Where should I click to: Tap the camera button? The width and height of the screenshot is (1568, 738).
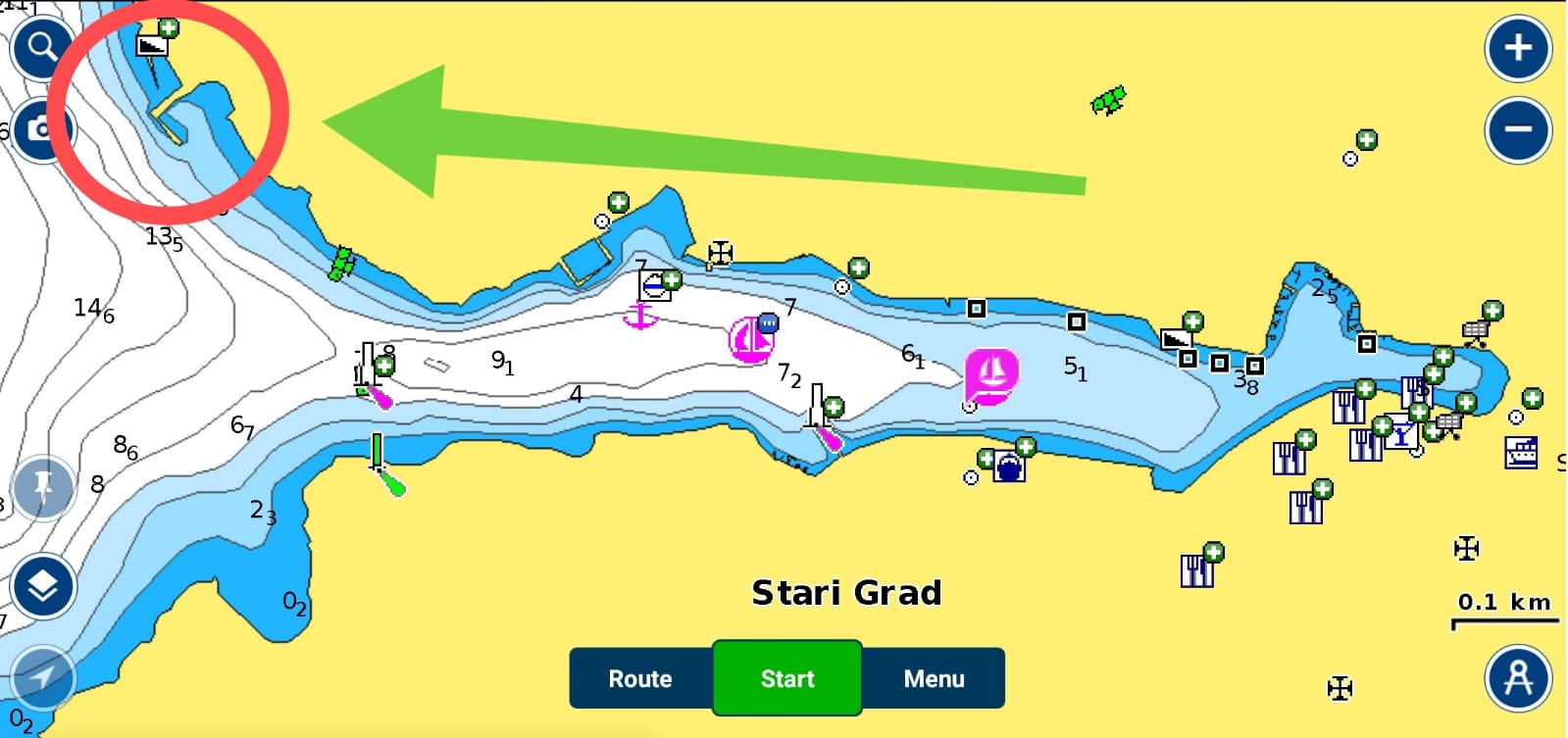tap(41, 129)
